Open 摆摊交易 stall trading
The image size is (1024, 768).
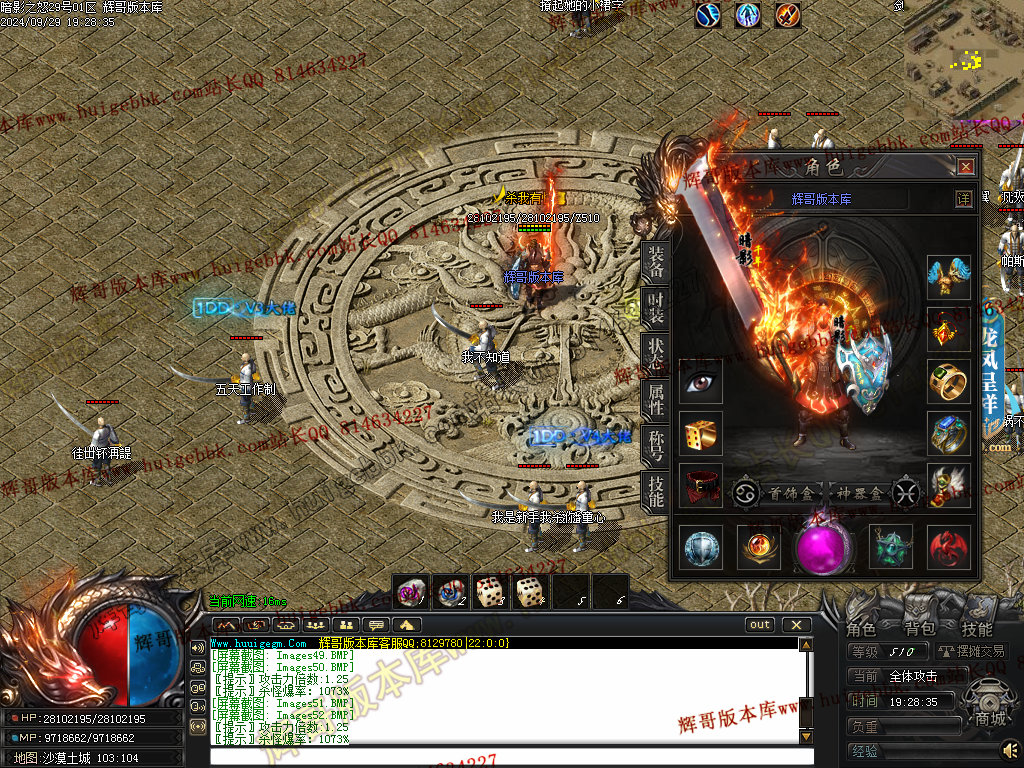click(x=972, y=651)
